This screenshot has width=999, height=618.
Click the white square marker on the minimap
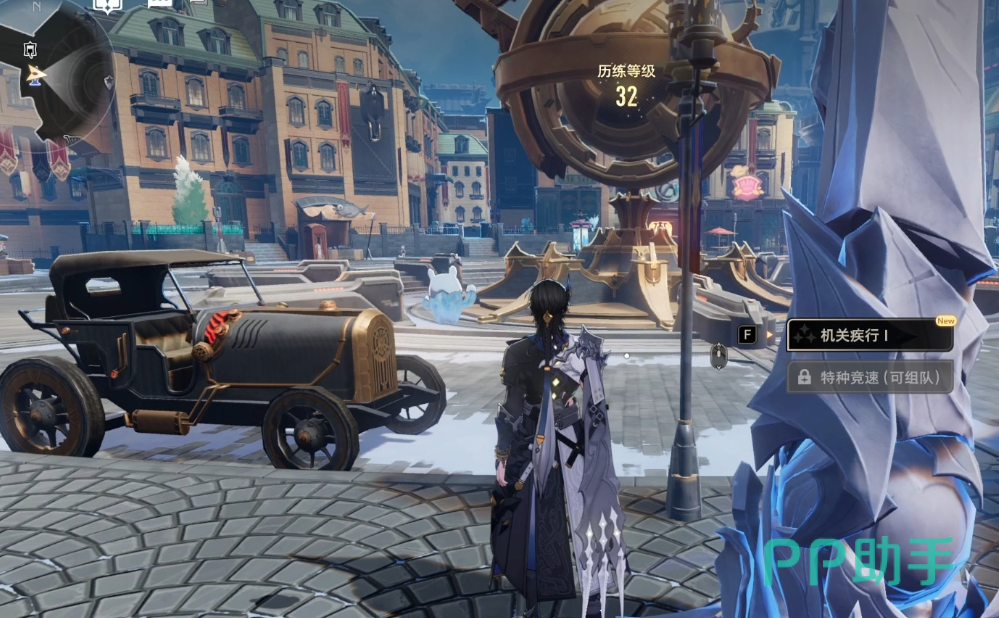click(x=30, y=49)
